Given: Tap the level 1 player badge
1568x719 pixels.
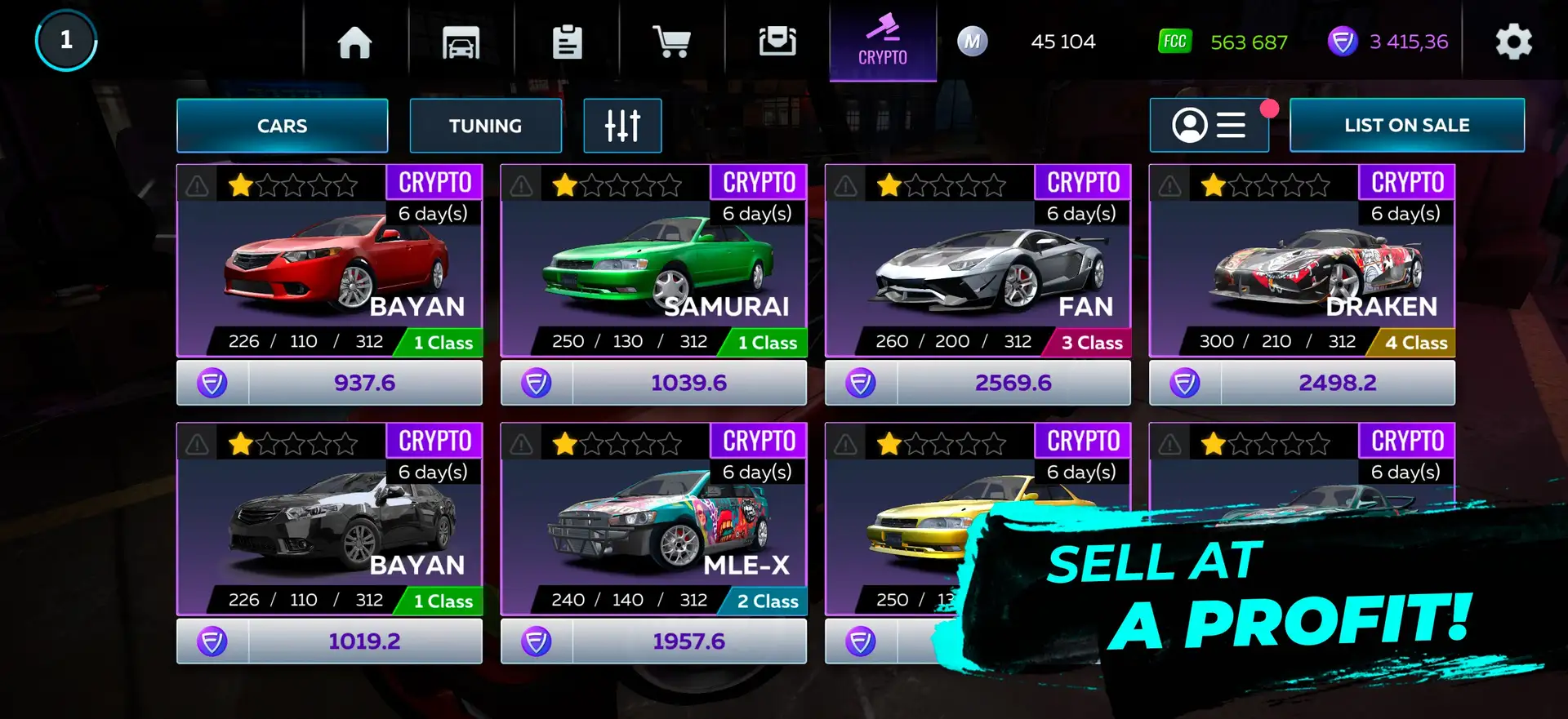Looking at the screenshot, I should click(66, 40).
